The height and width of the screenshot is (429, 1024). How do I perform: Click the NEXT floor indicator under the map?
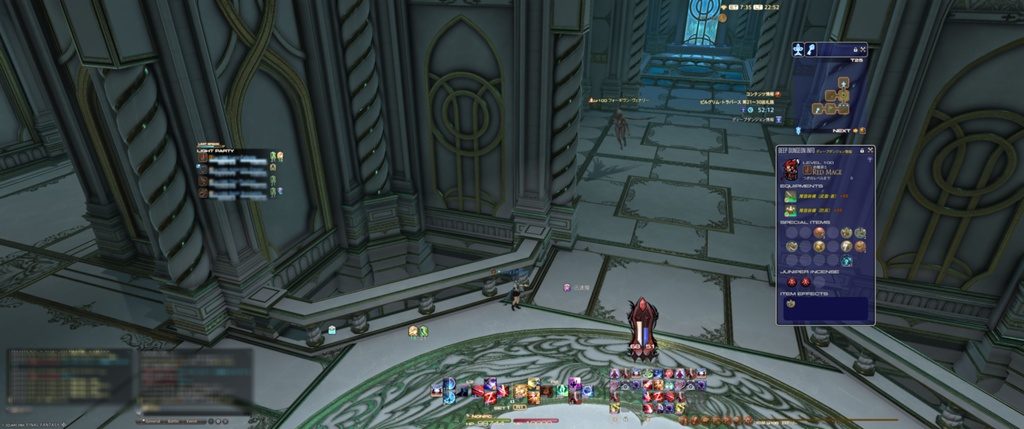click(x=842, y=130)
